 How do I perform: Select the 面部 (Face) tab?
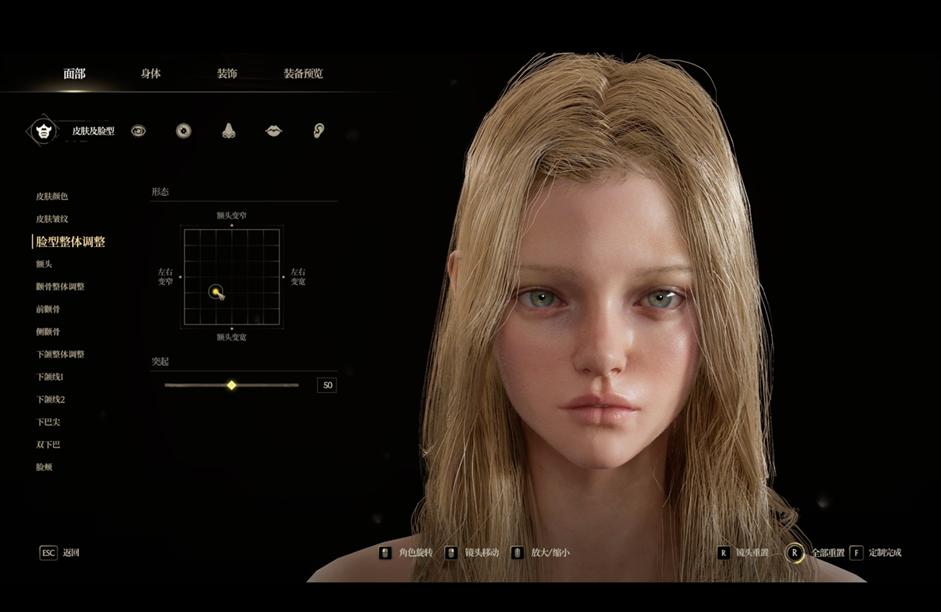(74, 74)
